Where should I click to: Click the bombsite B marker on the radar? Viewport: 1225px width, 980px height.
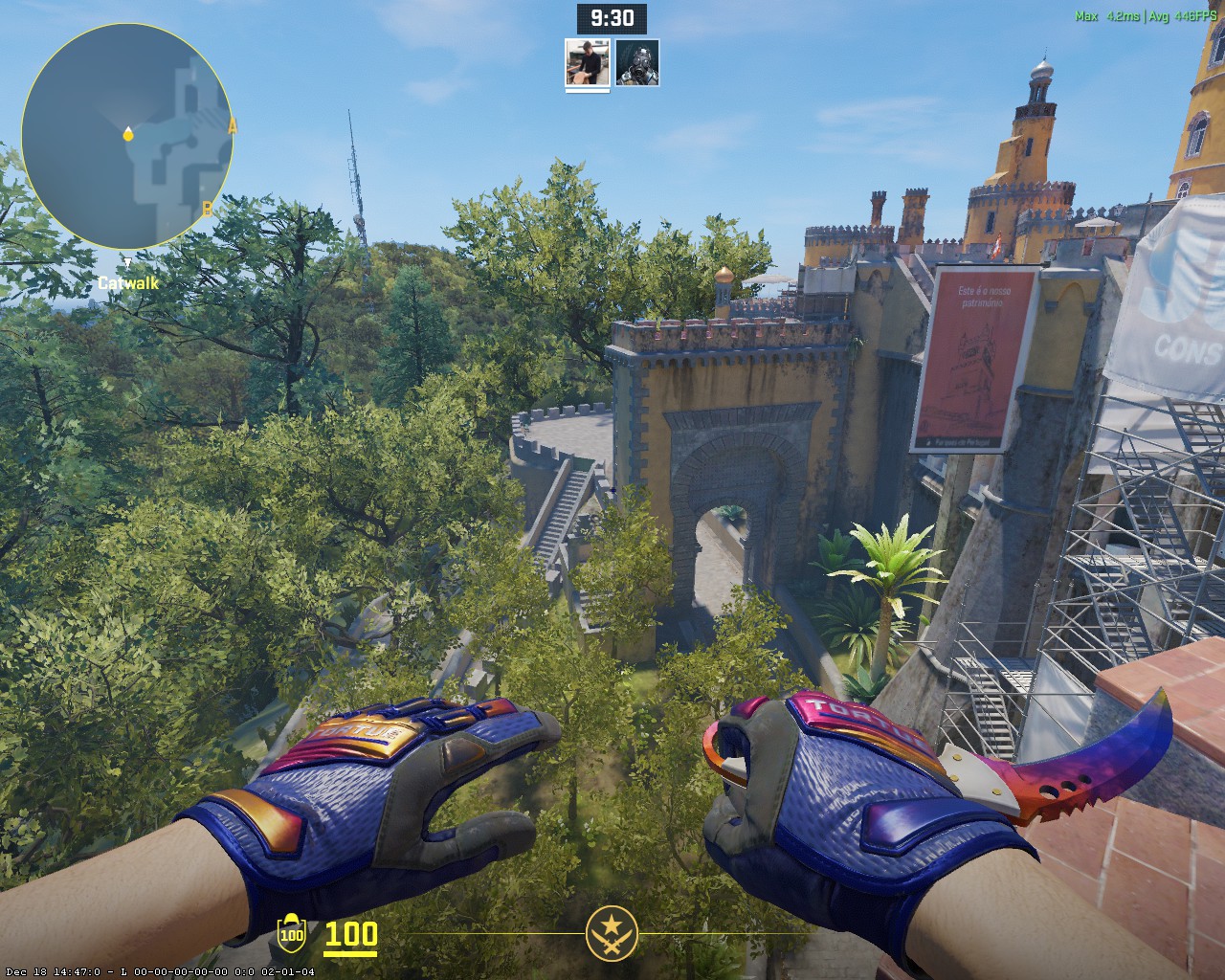pos(207,209)
